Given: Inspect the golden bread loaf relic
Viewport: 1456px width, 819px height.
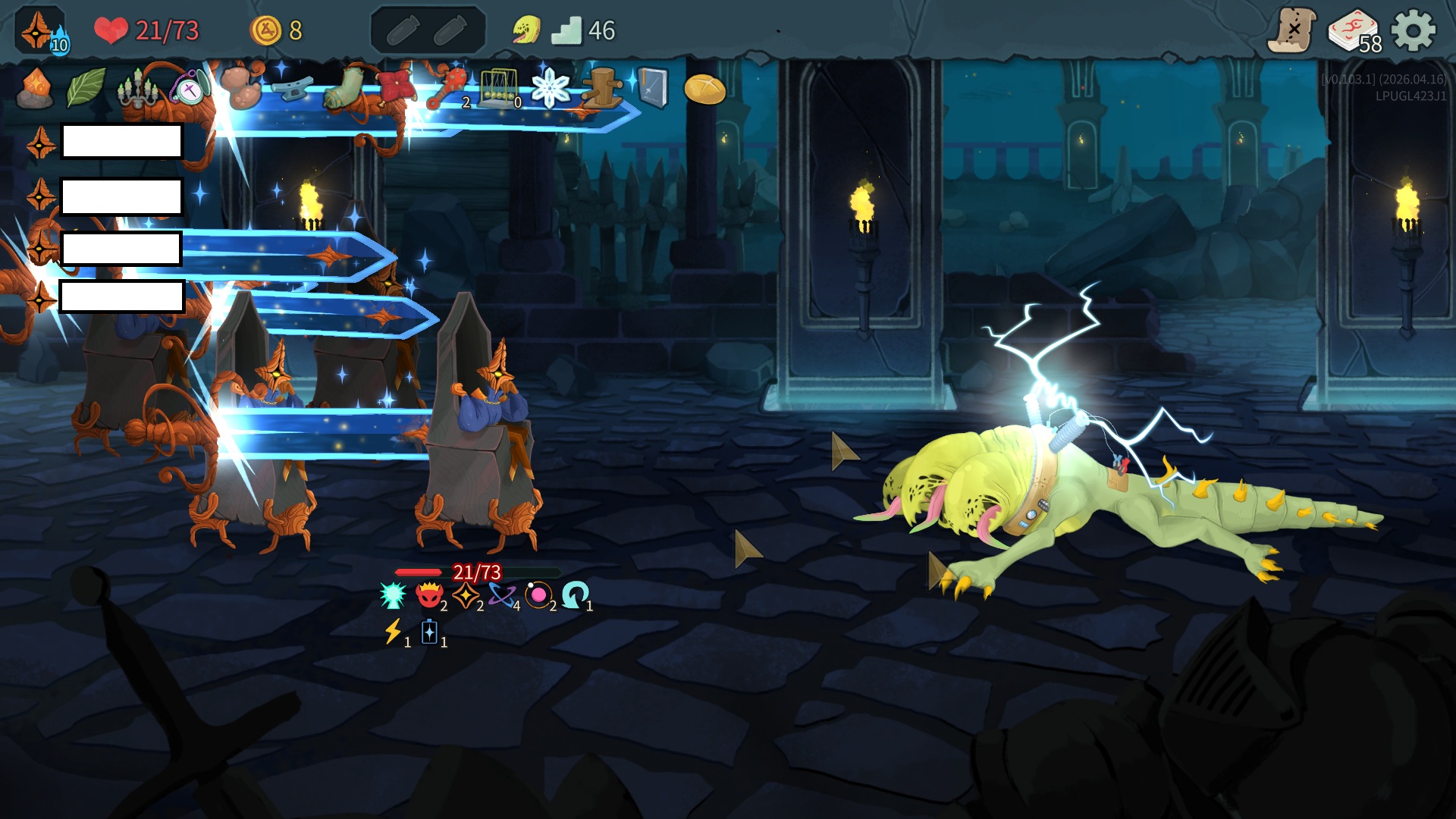Looking at the screenshot, I should 704,89.
